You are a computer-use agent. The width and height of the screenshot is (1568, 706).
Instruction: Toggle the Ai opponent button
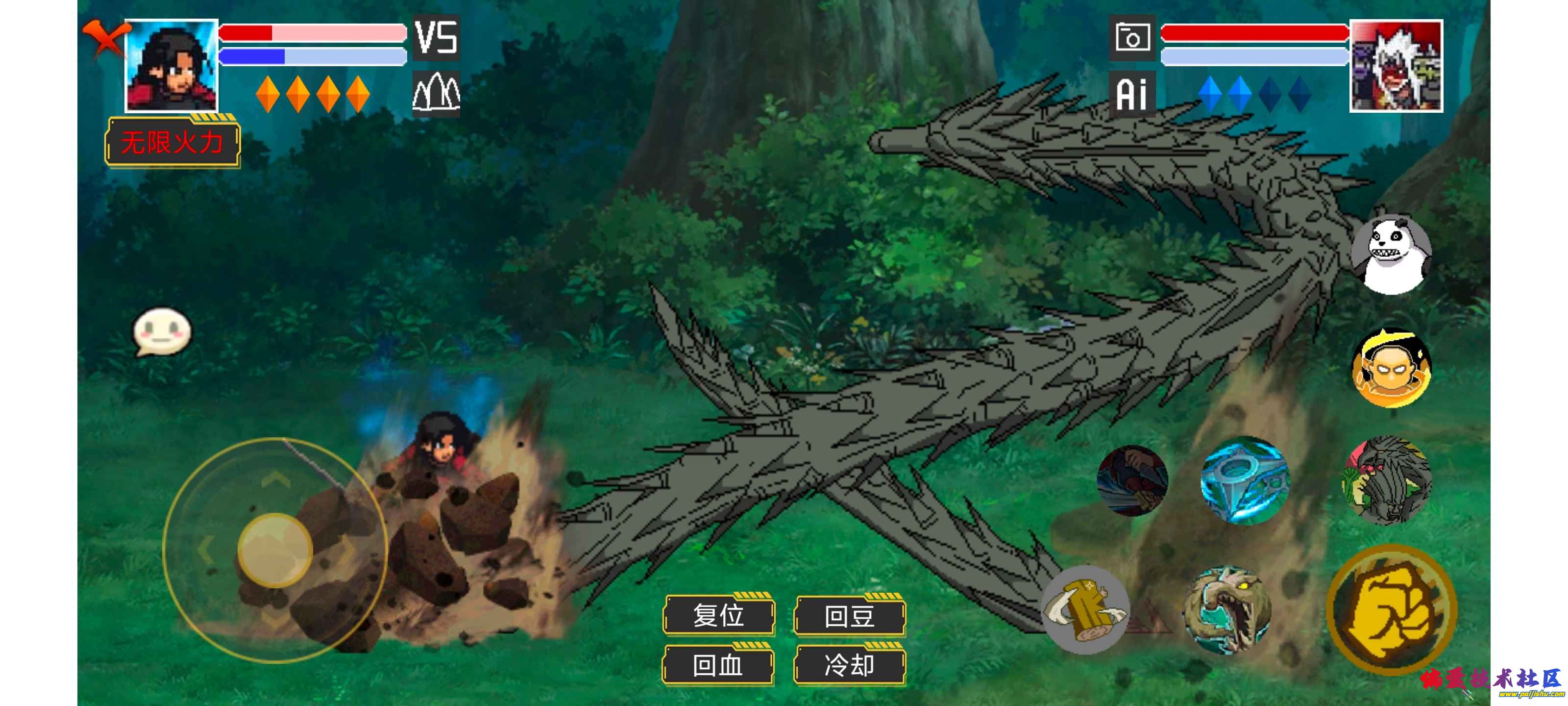click(x=1131, y=94)
